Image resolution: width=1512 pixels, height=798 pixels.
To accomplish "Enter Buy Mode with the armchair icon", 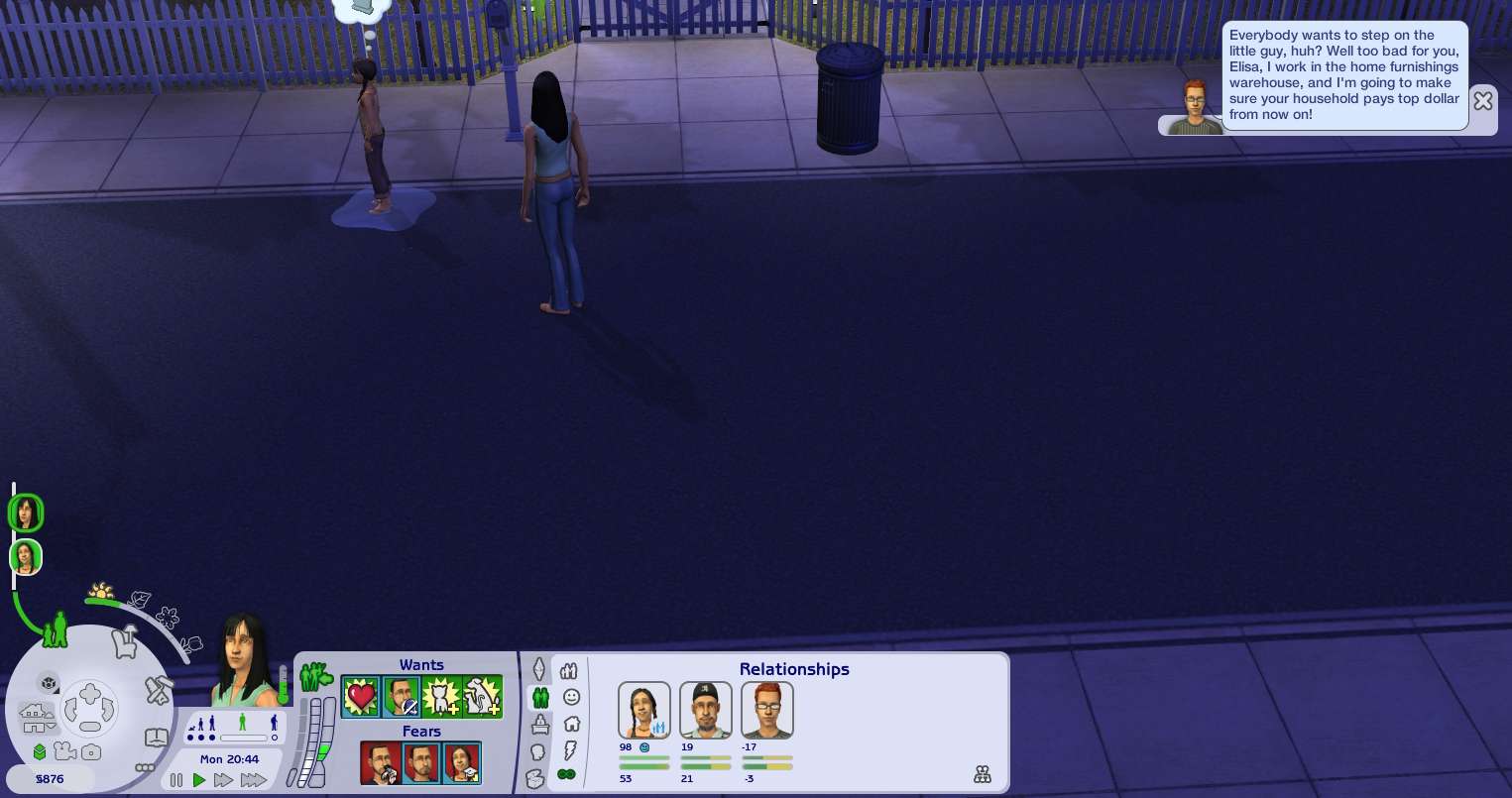I will 125,642.
